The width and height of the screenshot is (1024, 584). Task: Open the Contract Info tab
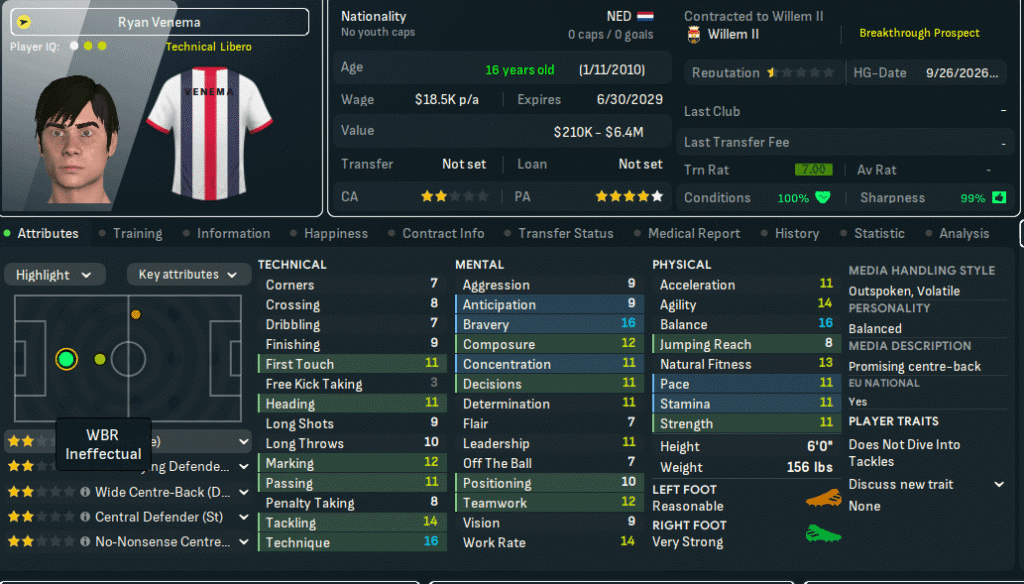pyautogui.click(x=443, y=233)
